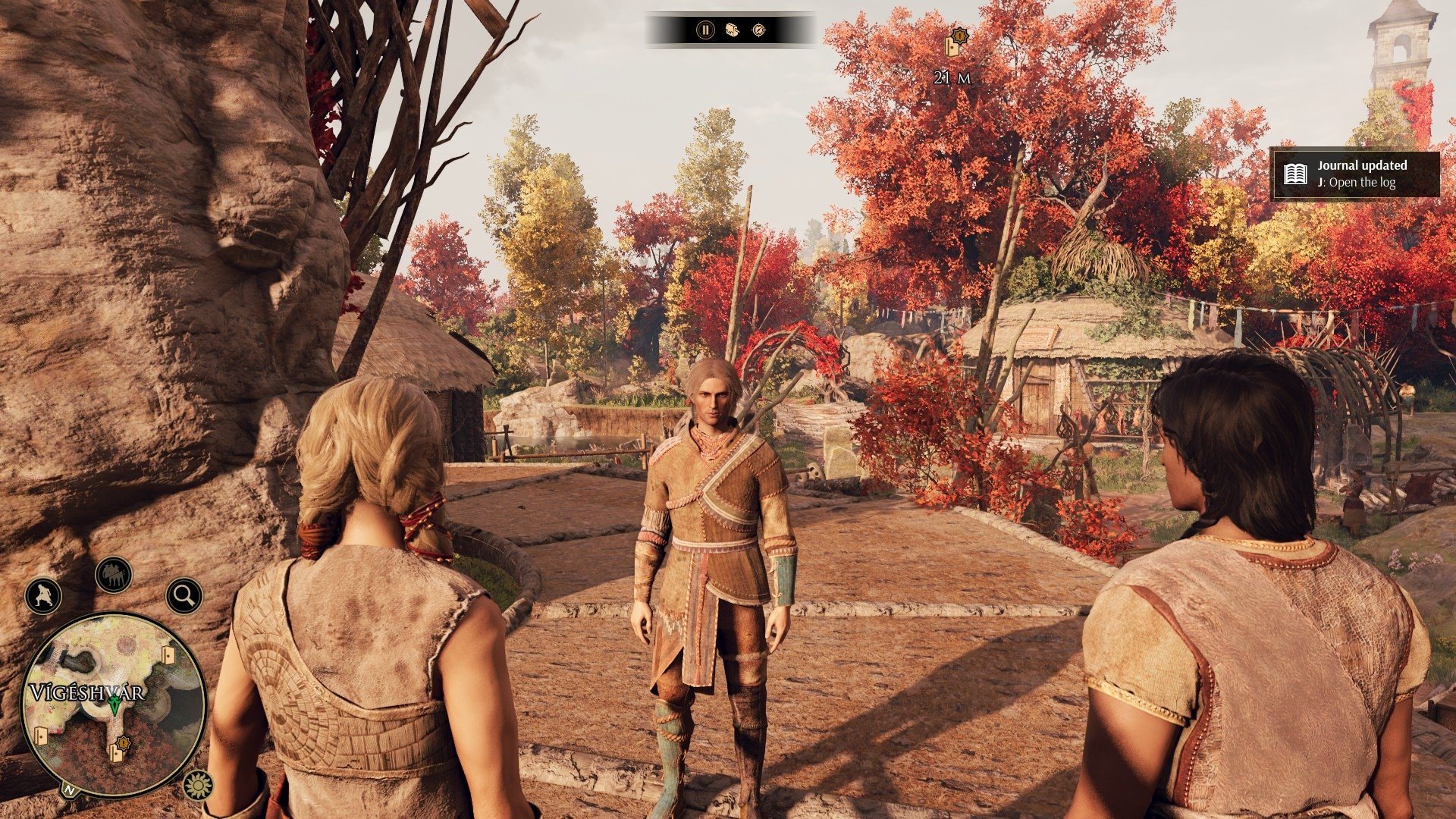
Task: Click the party group icon above minimap
Action: pos(114,575)
